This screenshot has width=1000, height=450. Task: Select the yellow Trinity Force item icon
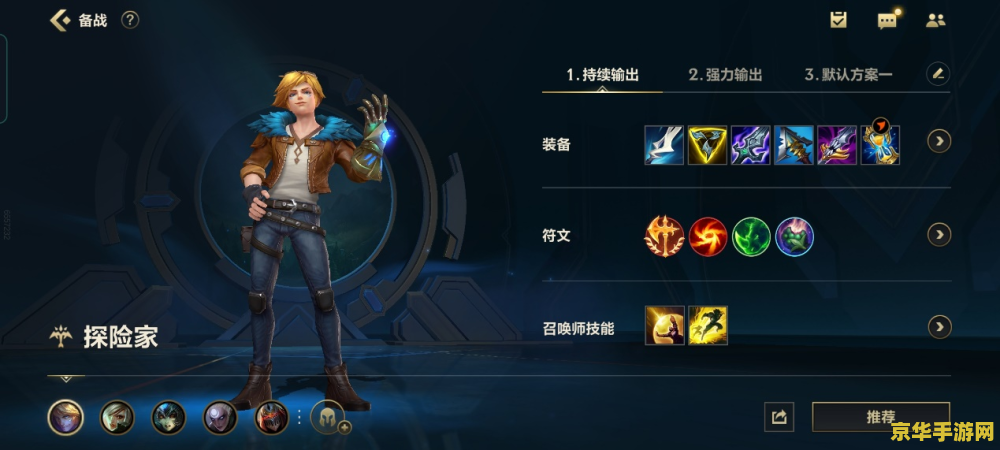[x=708, y=145]
